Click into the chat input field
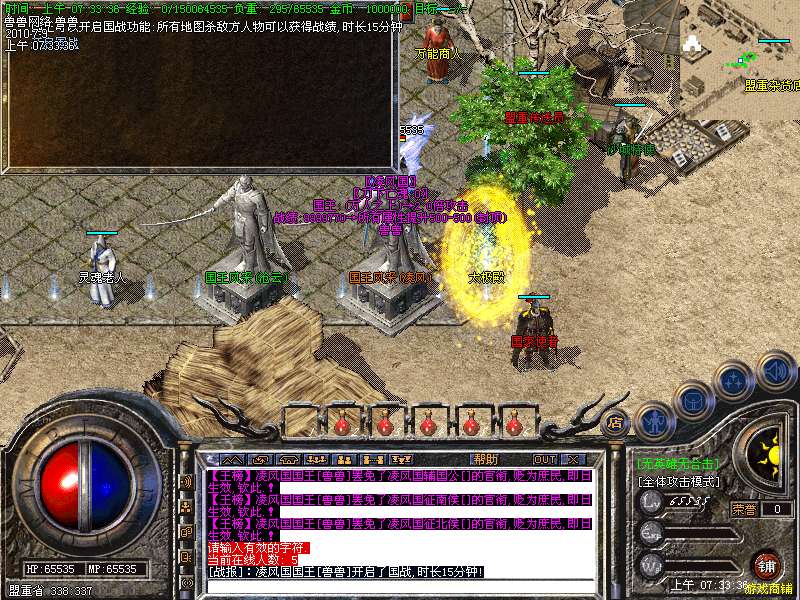The height and width of the screenshot is (600, 800). coord(400,585)
